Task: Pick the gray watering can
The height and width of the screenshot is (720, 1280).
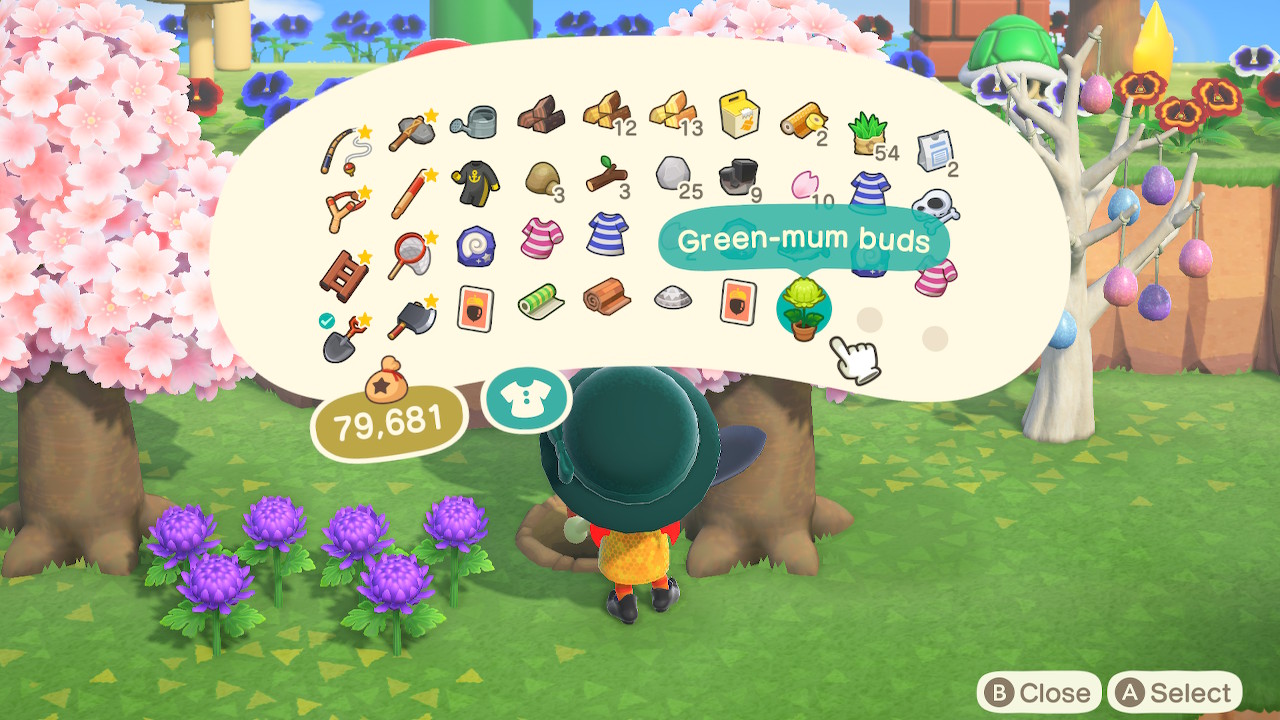Action: [x=473, y=122]
